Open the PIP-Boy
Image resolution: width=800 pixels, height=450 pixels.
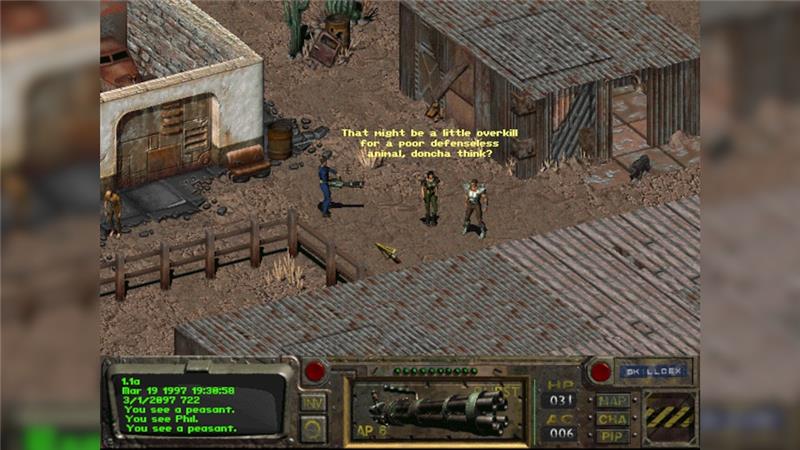[x=612, y=435]
